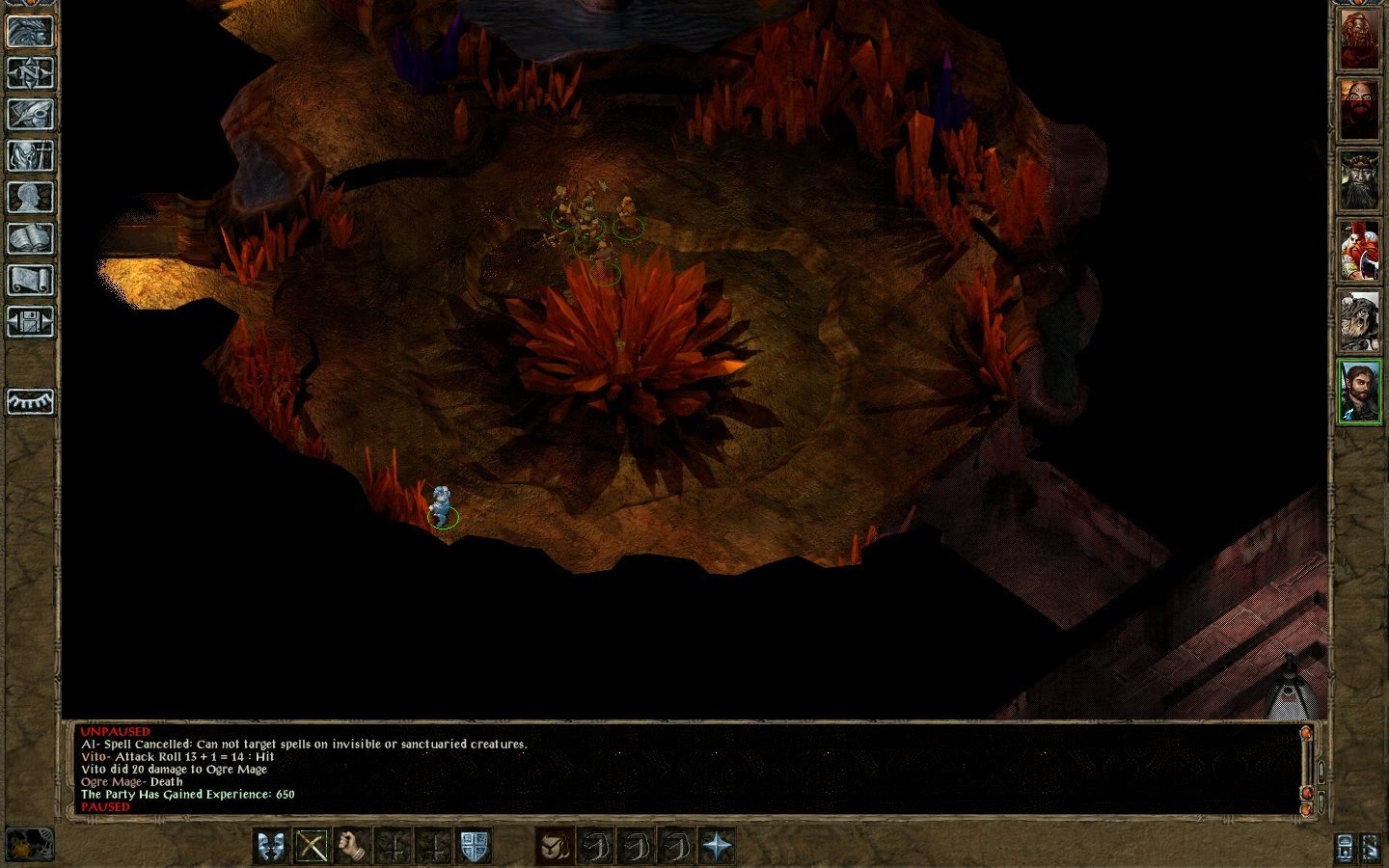Open the inventory screen
Viewport: 1389px width, 868px height.
pyautogui.click(x=31, y=155)
